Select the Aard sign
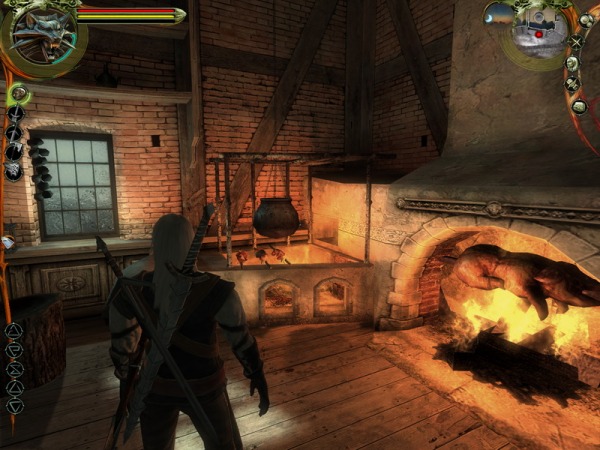 pyautogui.click(x=14, y=330)
